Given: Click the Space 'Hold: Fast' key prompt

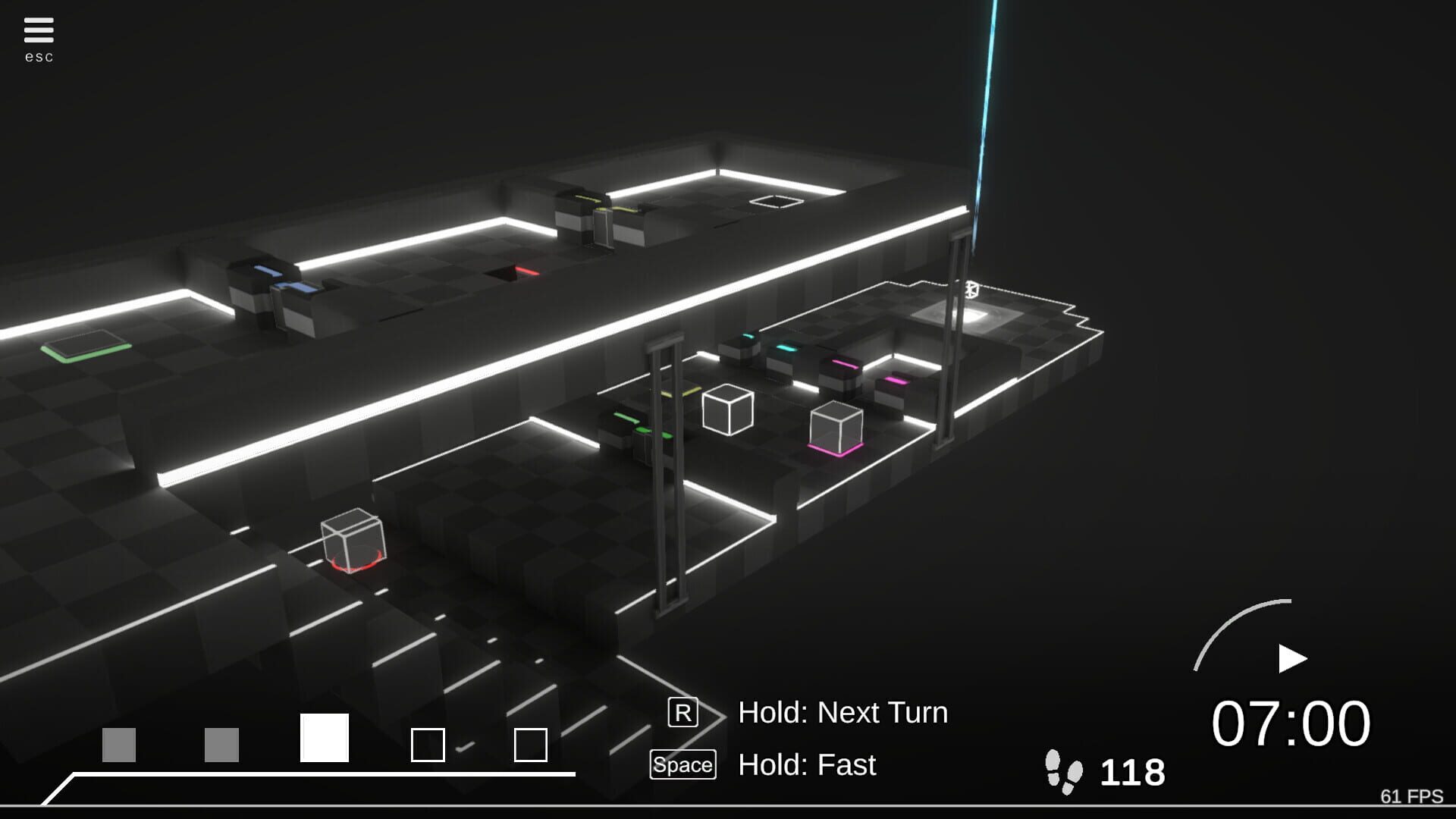Looking at the screenshot, I should click(x=682, y=764).
